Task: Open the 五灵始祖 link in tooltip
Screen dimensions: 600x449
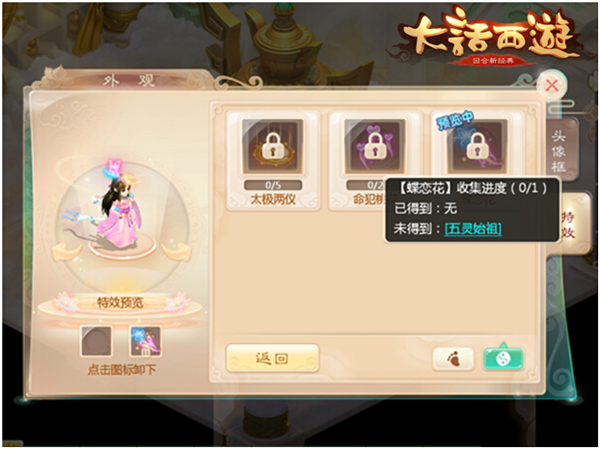Action: point(473,229)
